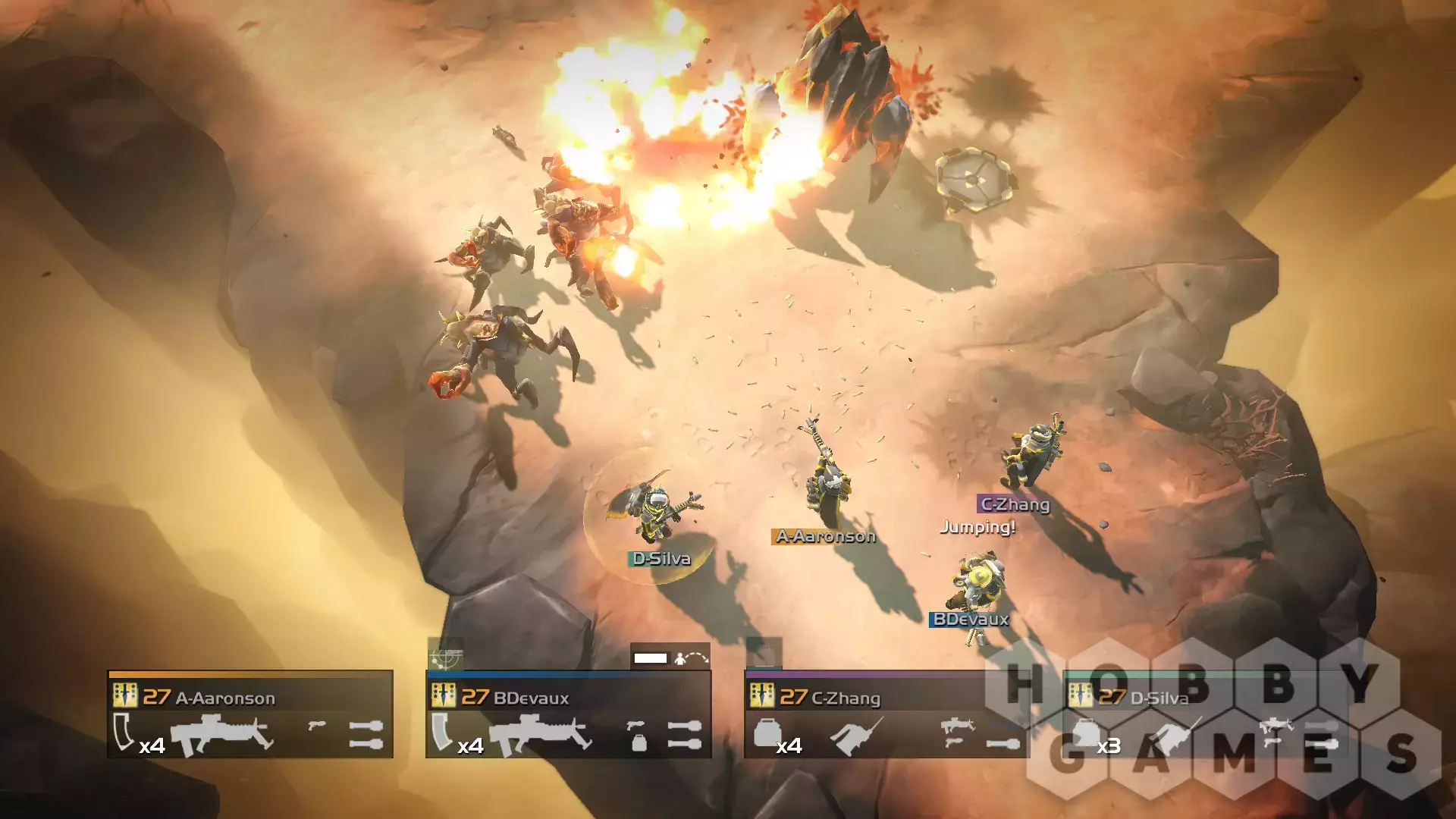Select C-Zhang's fuel canister ammo icon
Screen dimensions: 1456x819
(x=767, y=733)
